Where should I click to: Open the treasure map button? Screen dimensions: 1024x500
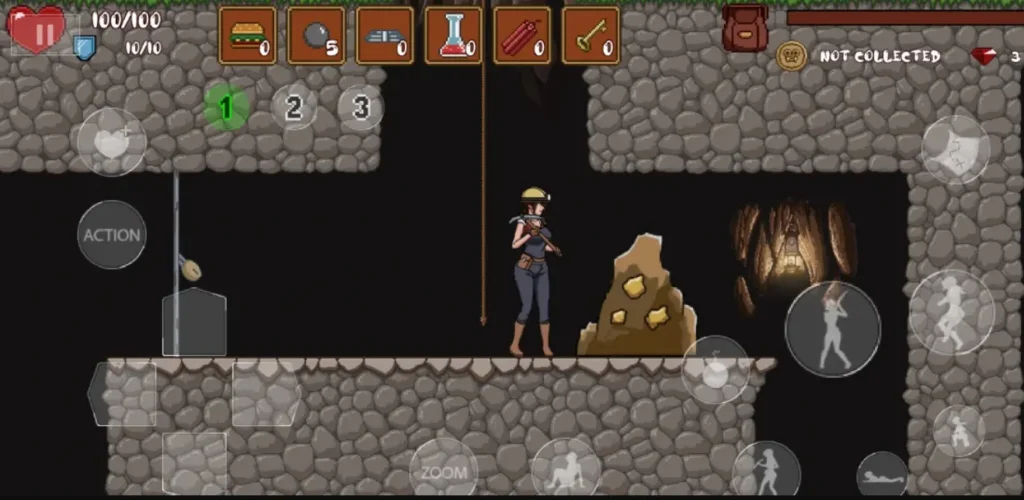point(955,150)
